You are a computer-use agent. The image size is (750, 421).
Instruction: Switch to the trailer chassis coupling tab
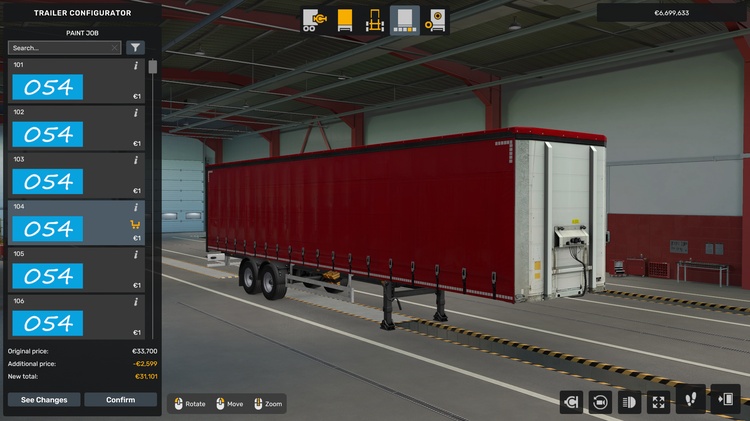click(315, 20)
